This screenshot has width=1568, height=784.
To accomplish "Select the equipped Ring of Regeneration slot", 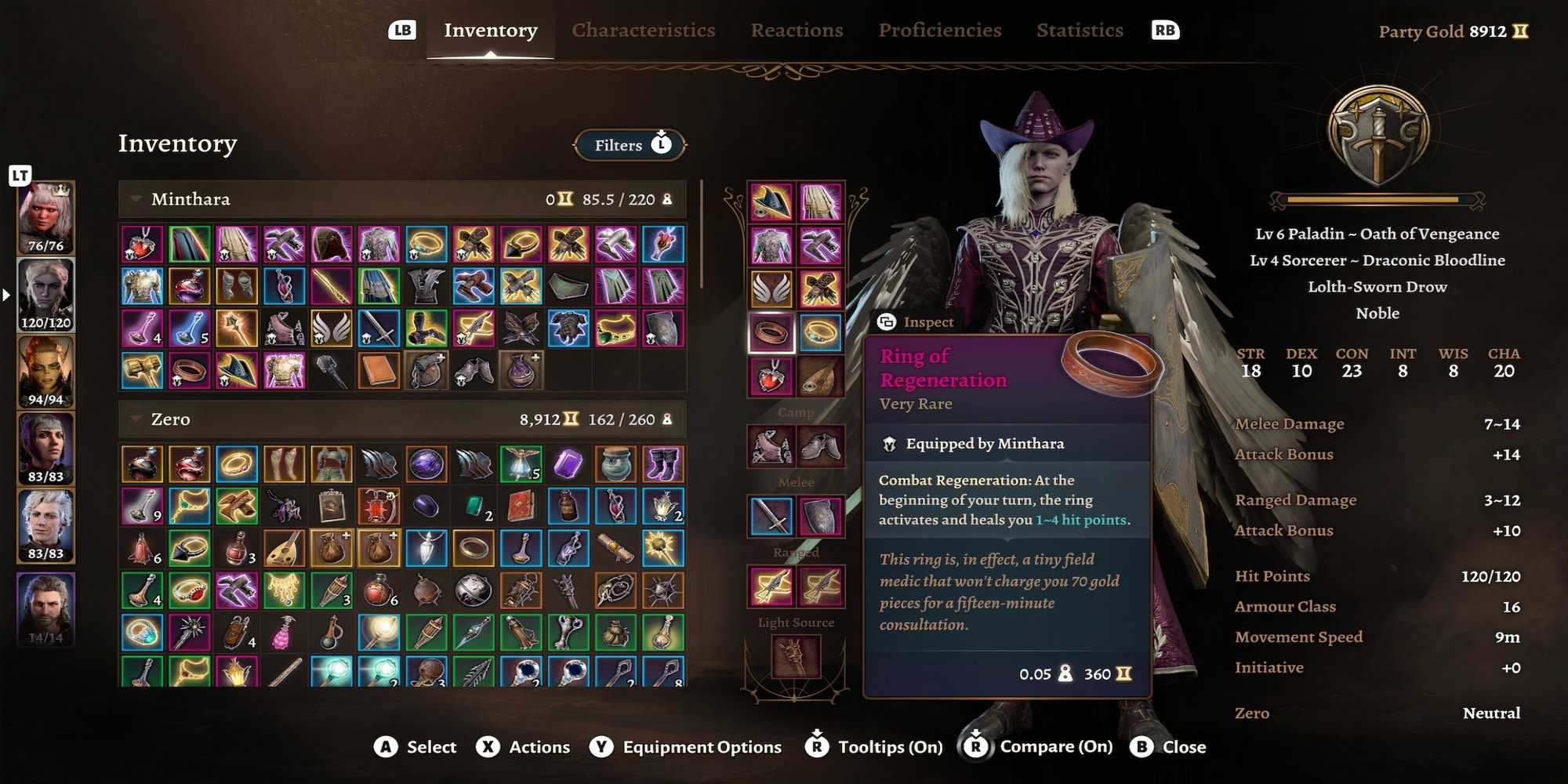I will coord(771,330).
